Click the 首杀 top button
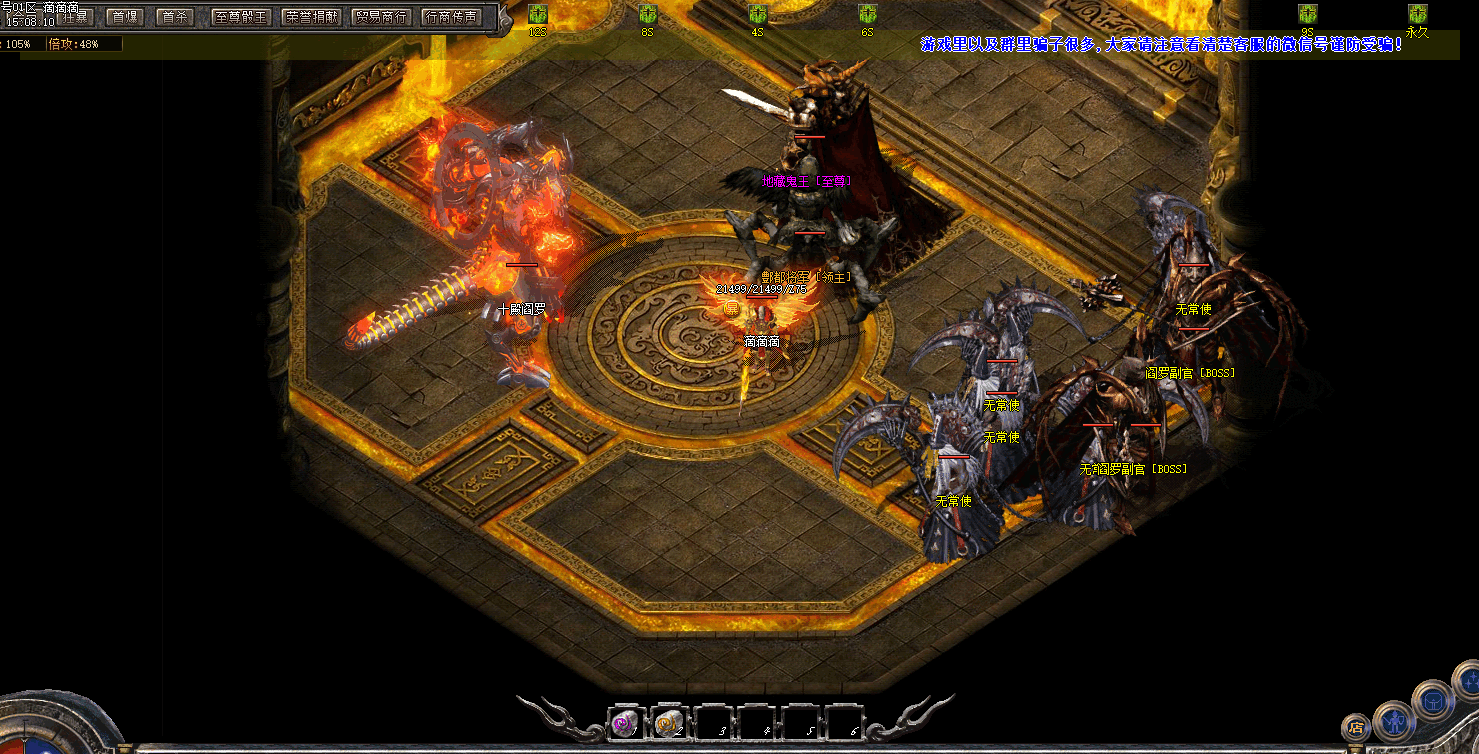 coord(174,17)
